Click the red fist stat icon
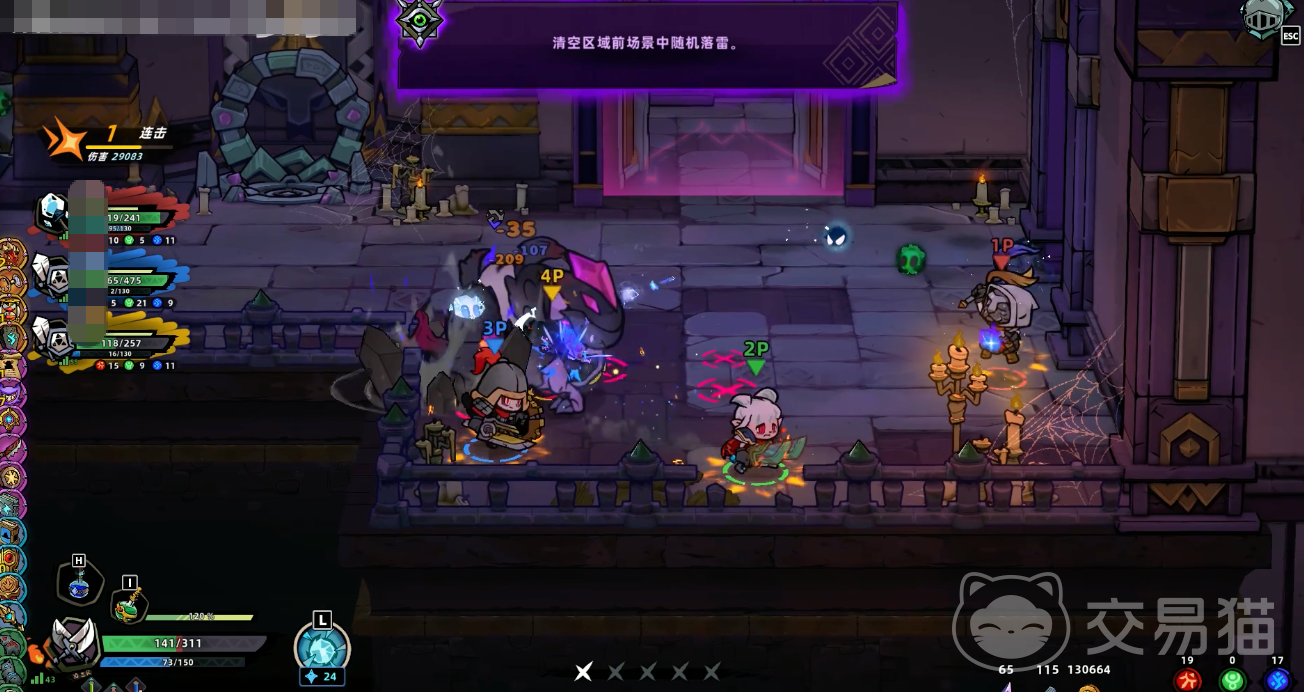 (x=1188, y=680)
